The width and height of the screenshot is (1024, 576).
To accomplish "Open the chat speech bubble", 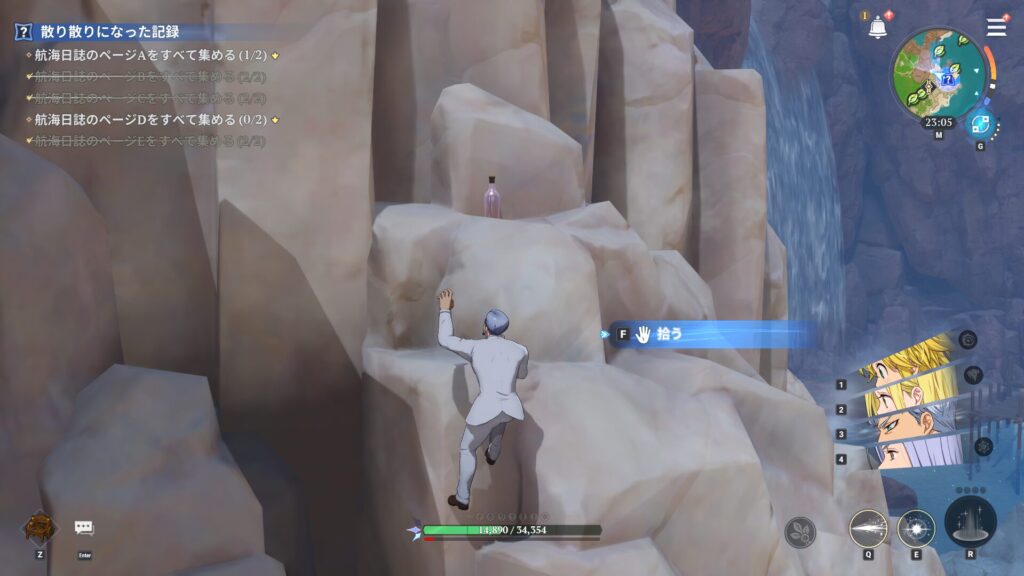I will [x=84, y=527].
